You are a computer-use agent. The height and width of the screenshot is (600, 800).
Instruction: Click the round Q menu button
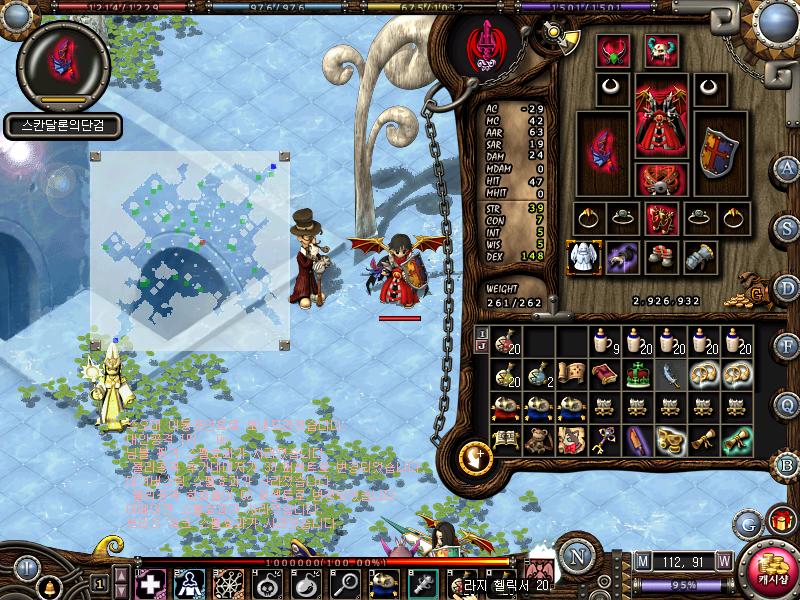pyautogui.click(x=788, y=404)
